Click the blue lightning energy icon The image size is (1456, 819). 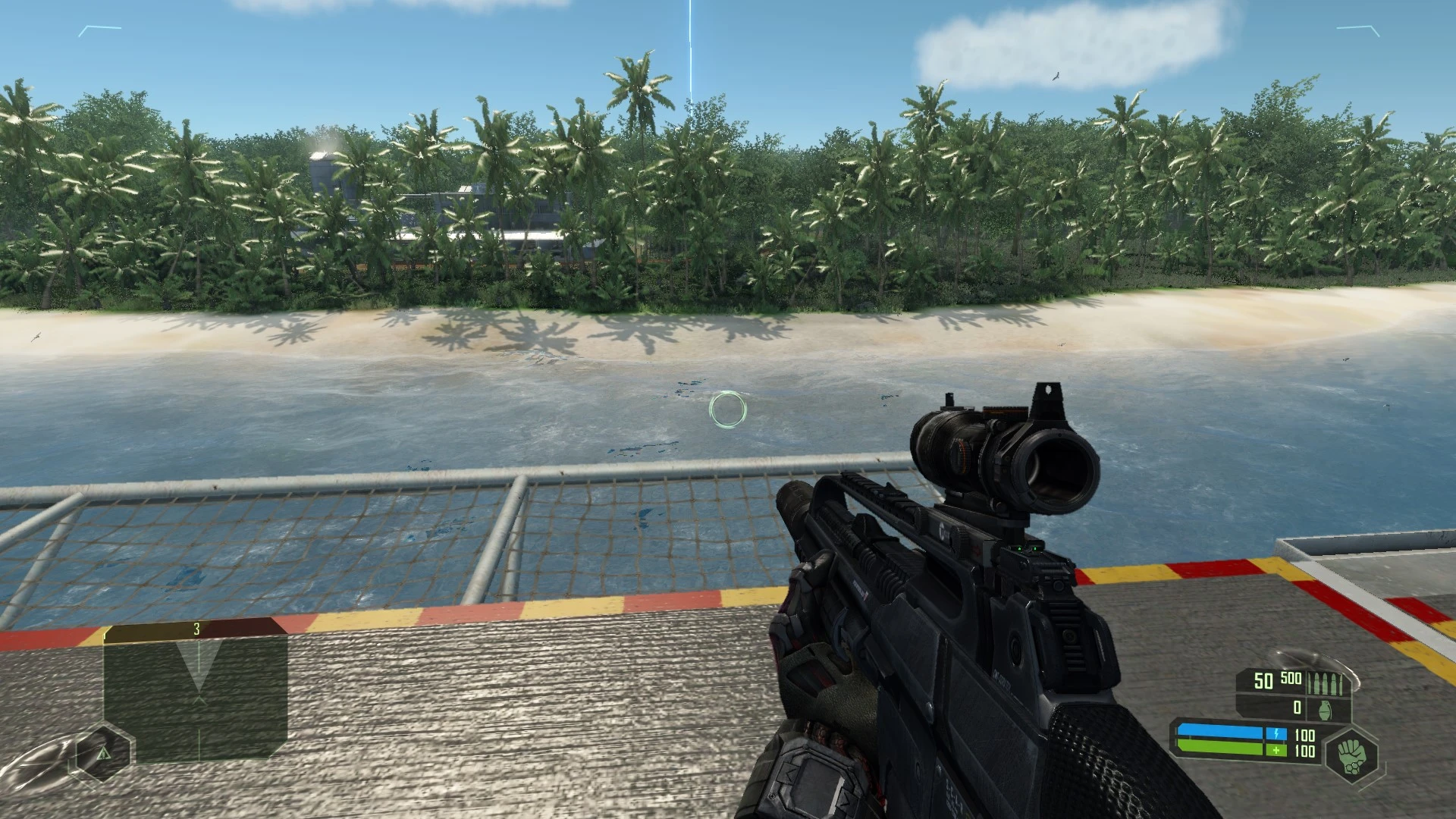[x=1276, y=734]
